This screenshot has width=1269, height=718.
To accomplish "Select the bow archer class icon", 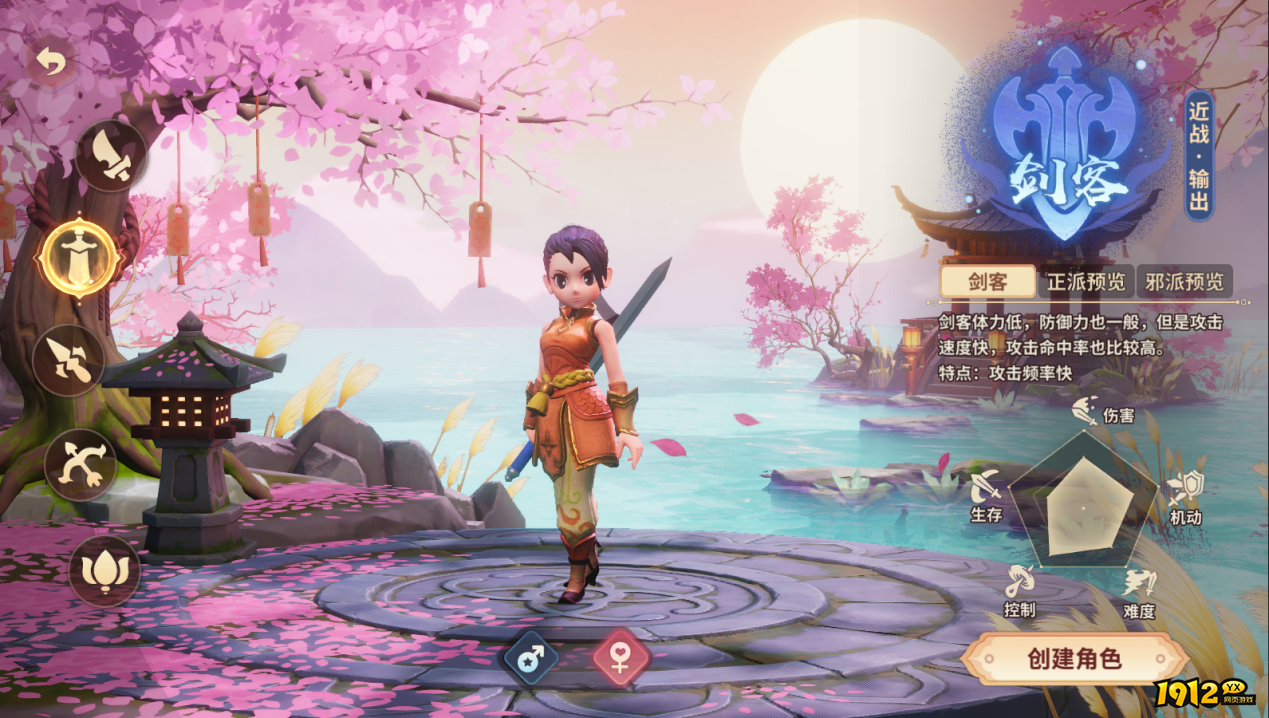I will tap(81, 465).
